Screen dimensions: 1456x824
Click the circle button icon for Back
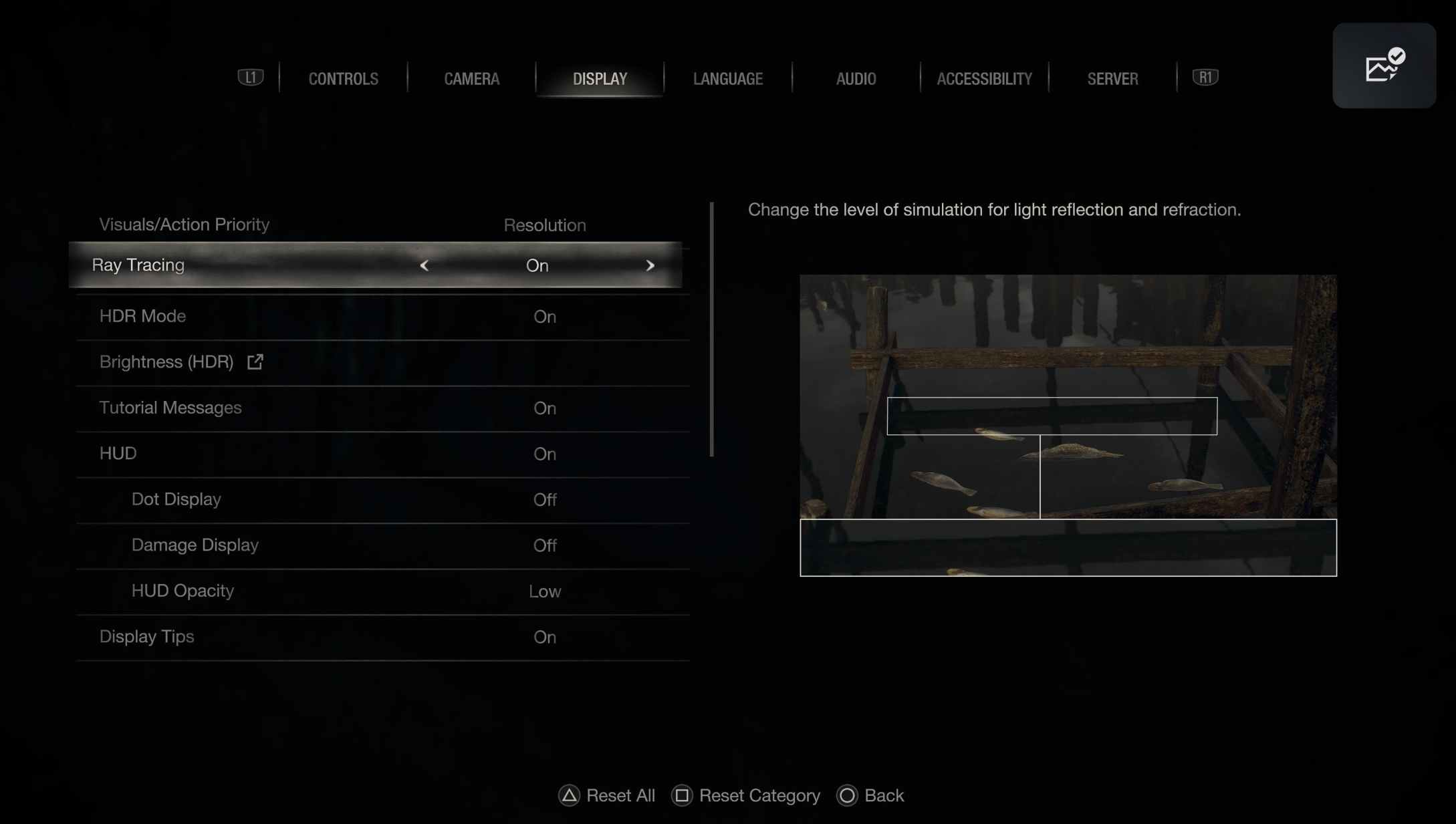point(847,795)
